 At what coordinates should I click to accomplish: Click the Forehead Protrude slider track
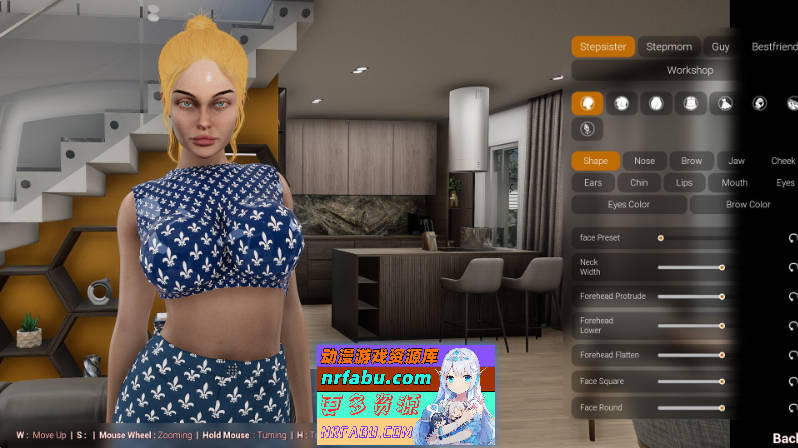coord(689,297)
